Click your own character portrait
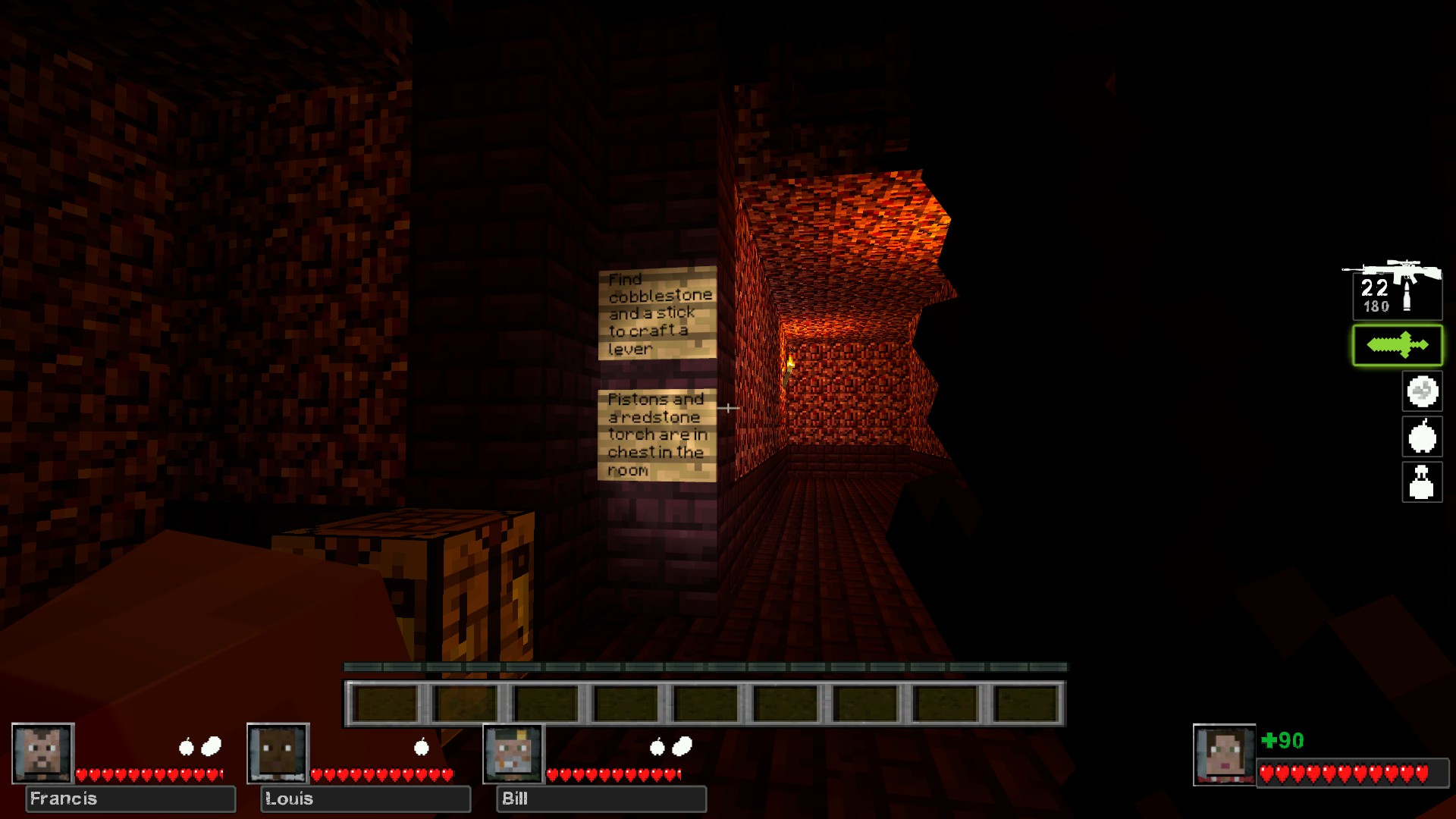The width and height of the screenshot is (1456, 819). (1224, 755)
